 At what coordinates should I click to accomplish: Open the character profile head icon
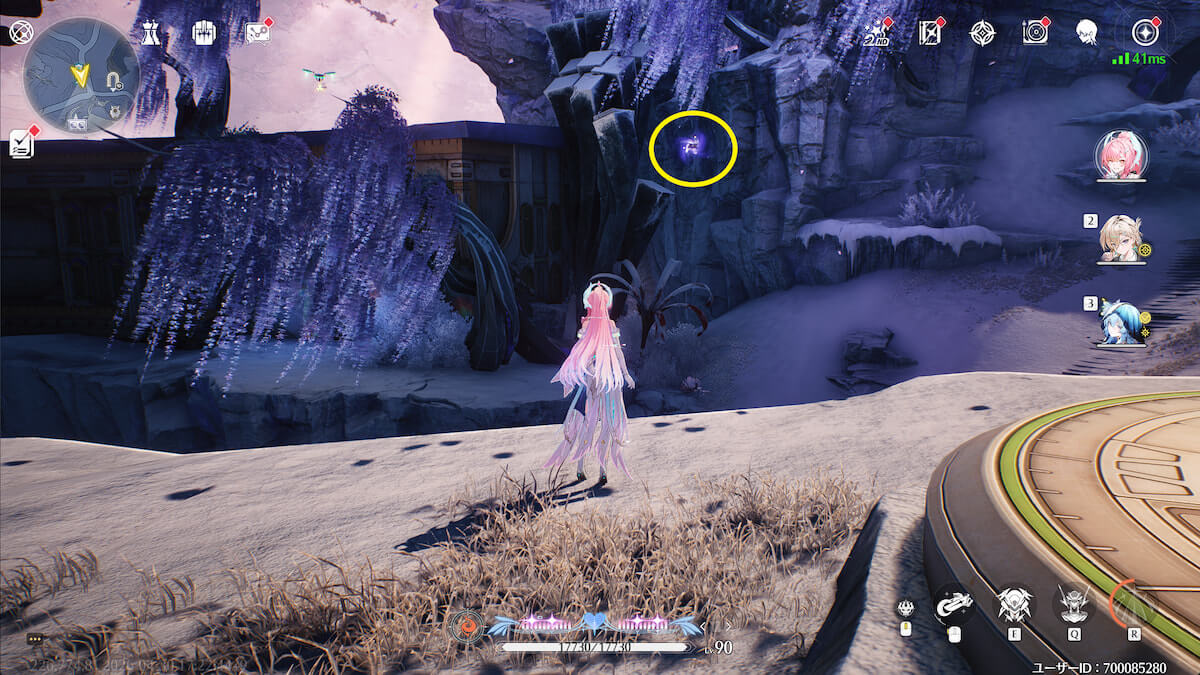[x=1086, y=33]
